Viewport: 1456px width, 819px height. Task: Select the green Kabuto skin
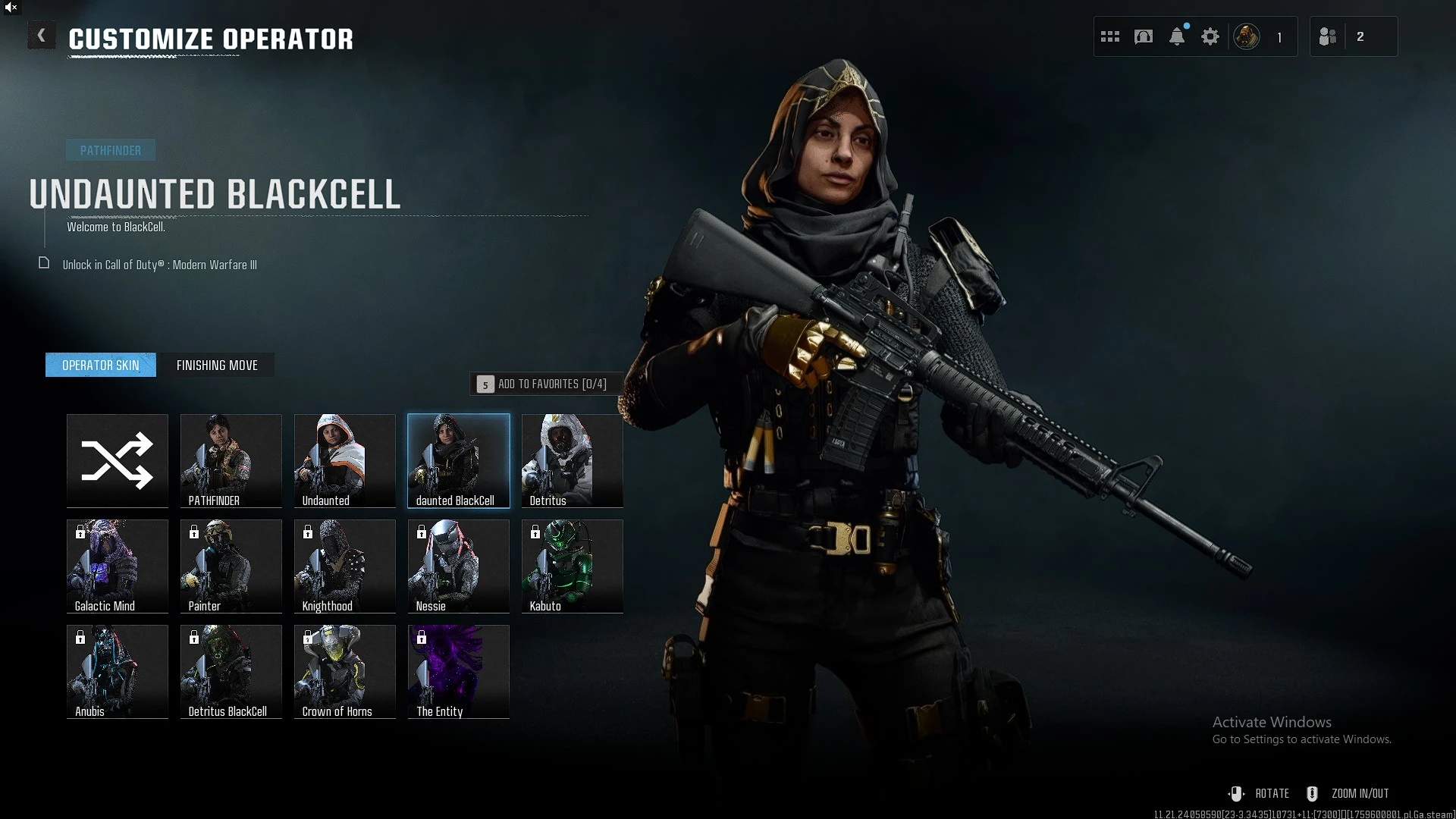573,566
